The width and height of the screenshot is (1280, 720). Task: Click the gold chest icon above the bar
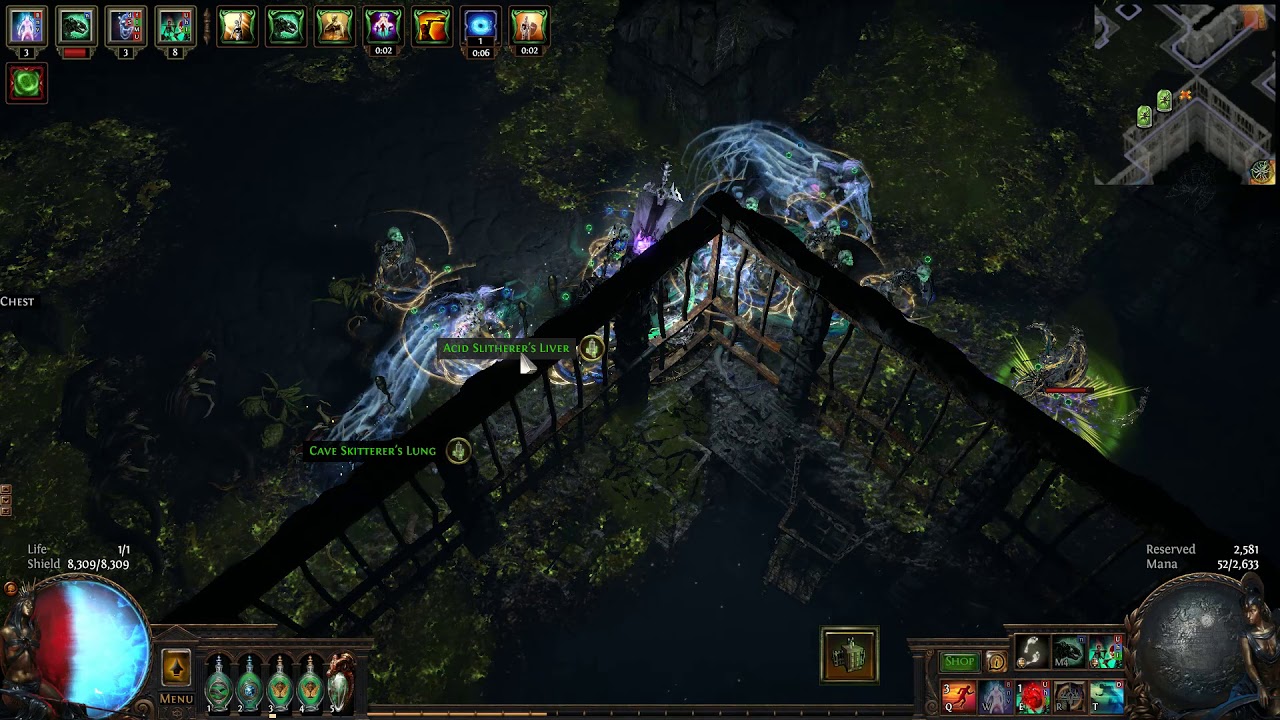click(850, 655)
